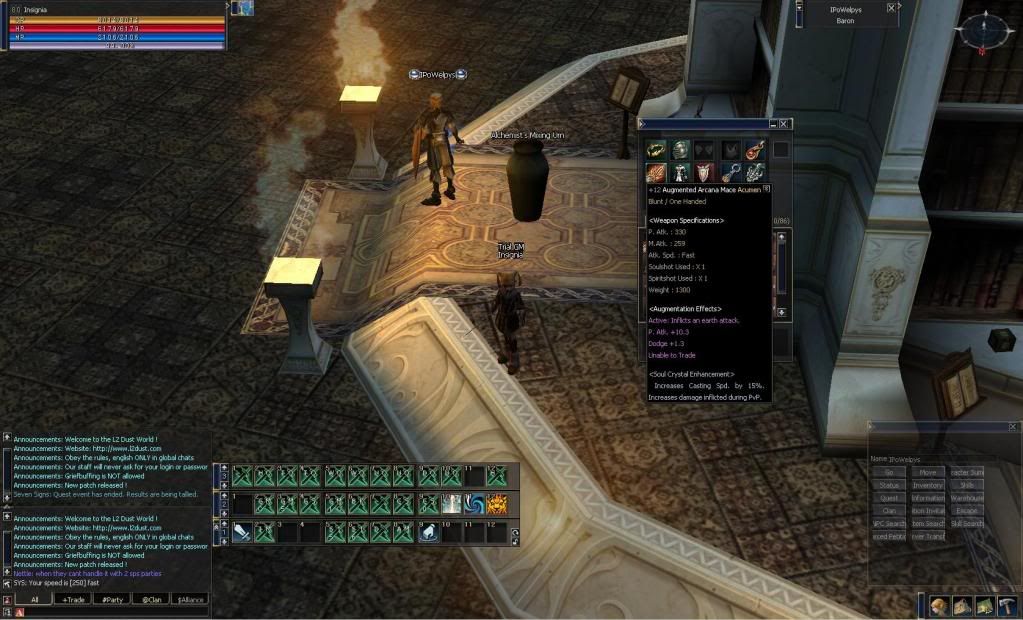Use the orange lion-face skill on hotbar

(x=497, y=504)
